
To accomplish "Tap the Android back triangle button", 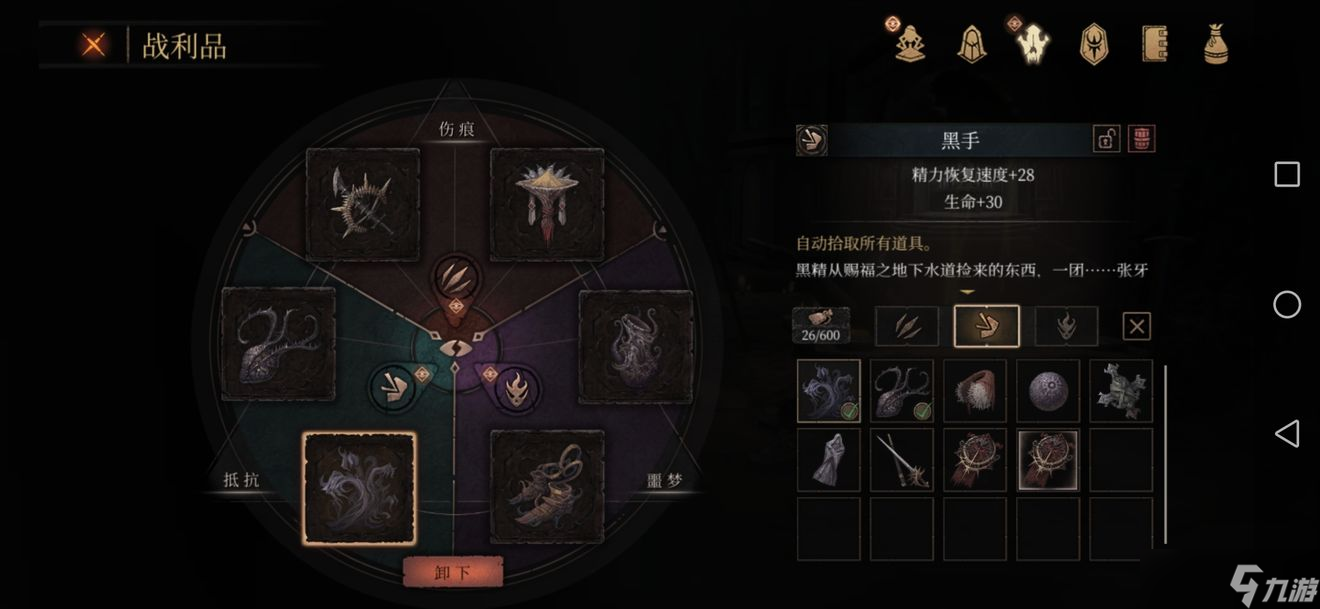I will 1287,433.
